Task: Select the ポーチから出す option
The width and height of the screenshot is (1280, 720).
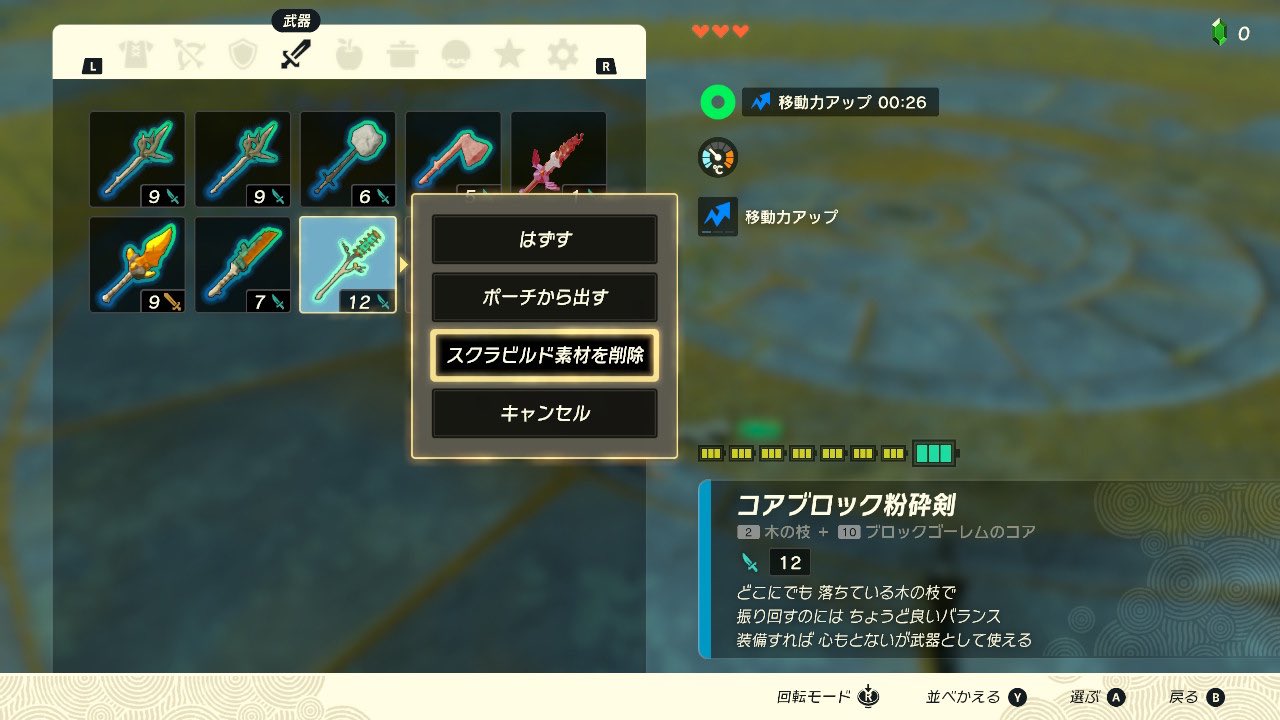Action: tap(544, 297)
